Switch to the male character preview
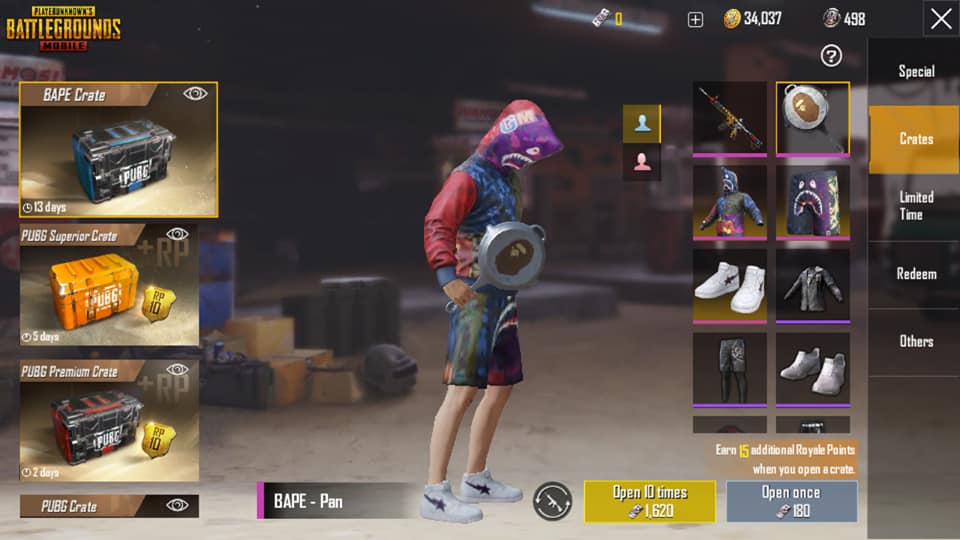This screenshot has height=540, width=960. 642,123
